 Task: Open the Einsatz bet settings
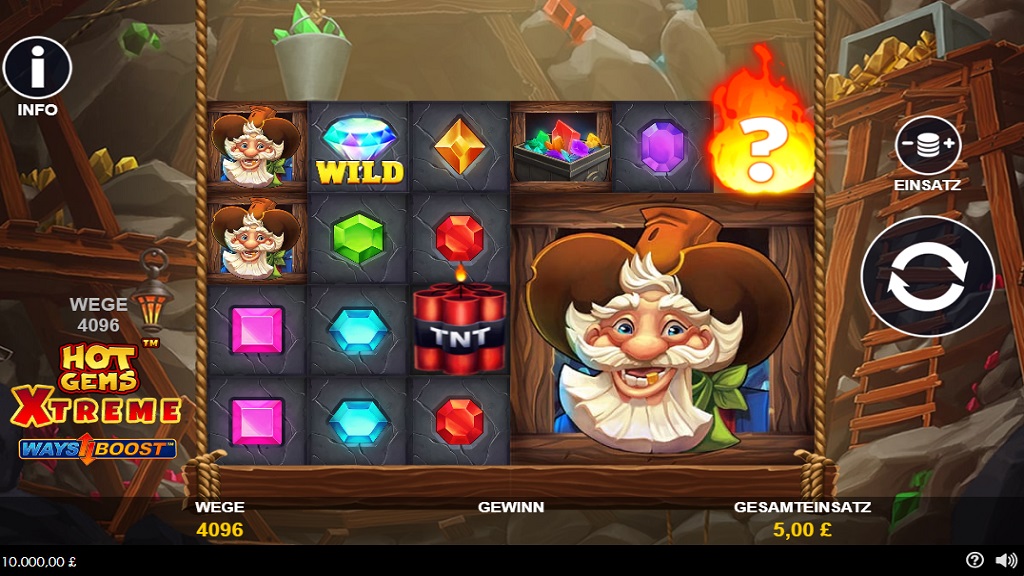click(927, 146)
